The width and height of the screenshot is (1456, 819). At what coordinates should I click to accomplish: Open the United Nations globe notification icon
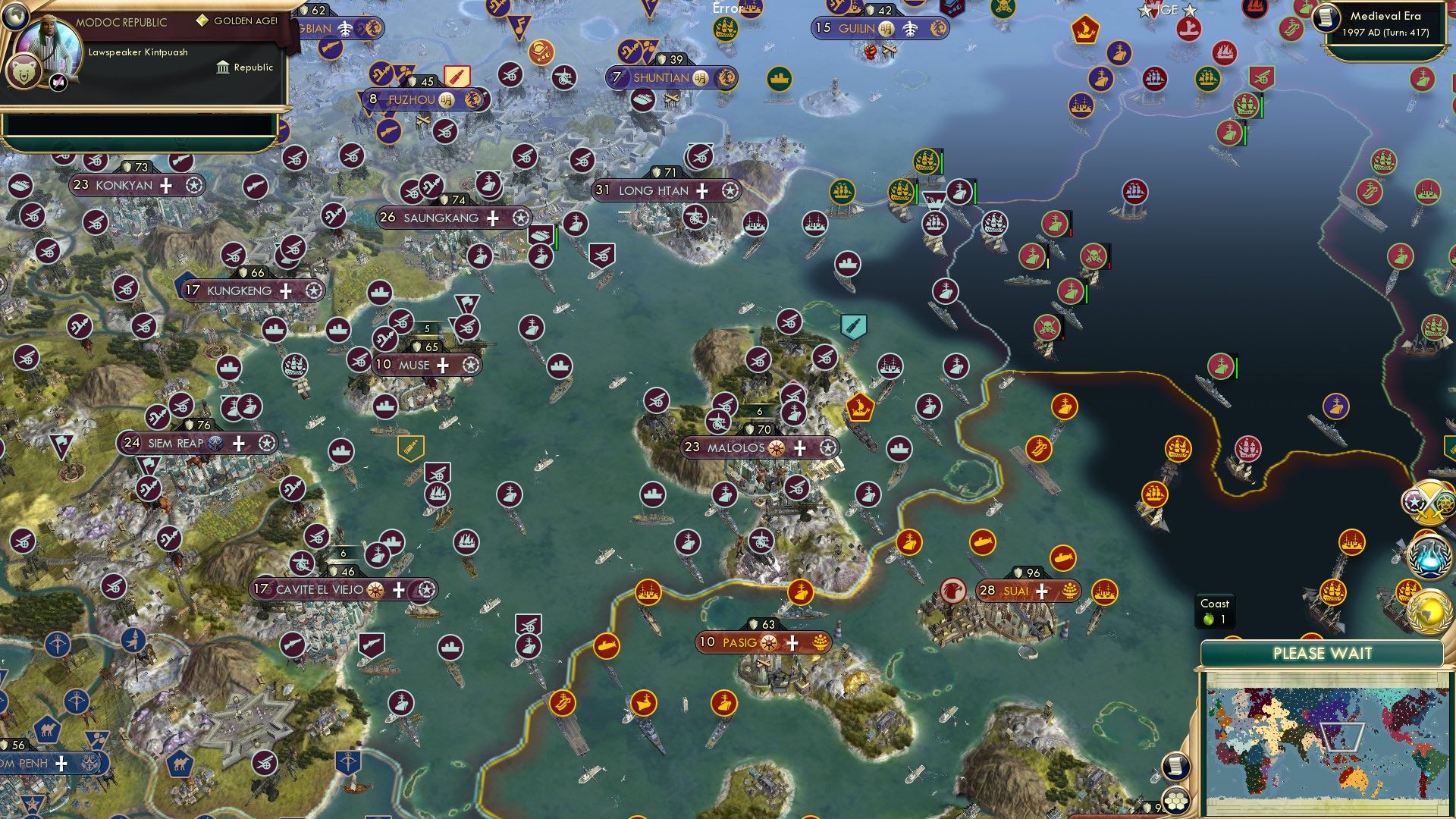[1431, 613]
